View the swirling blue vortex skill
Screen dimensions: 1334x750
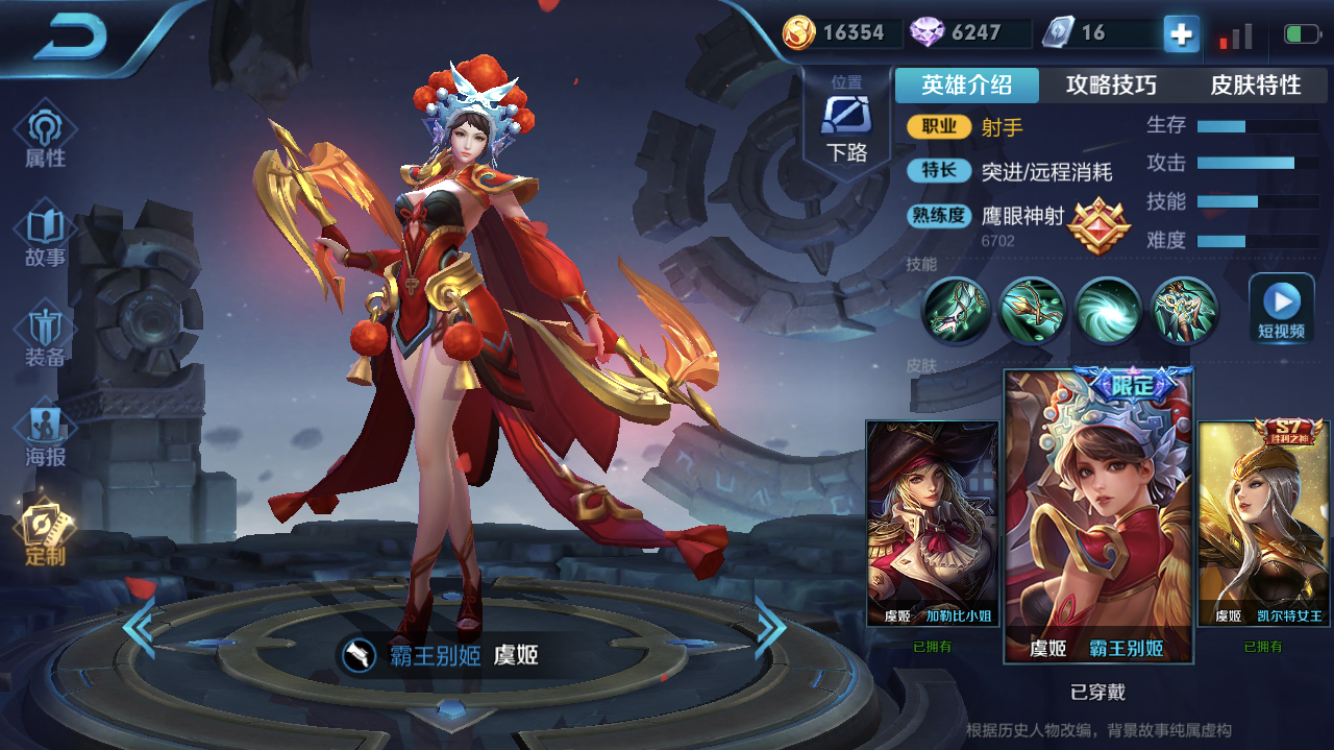[1108, 310]
